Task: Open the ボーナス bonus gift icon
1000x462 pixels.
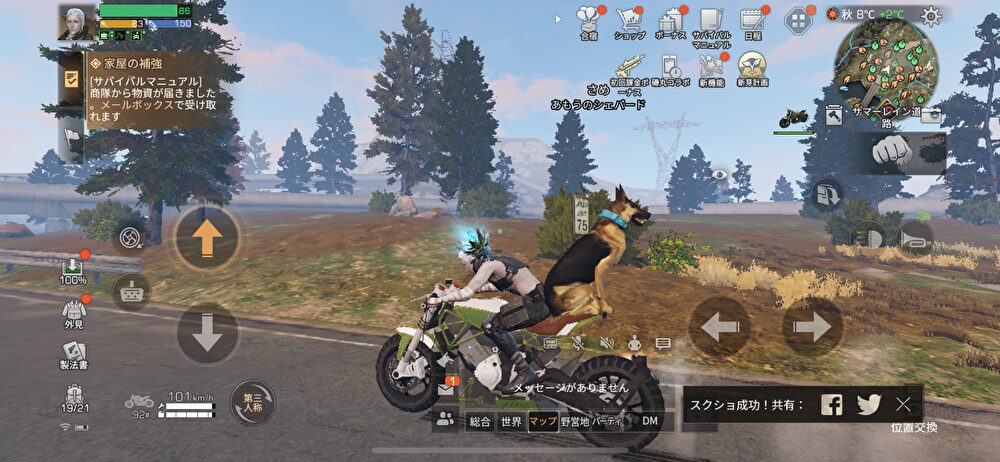Action: [x=671, y=20]
